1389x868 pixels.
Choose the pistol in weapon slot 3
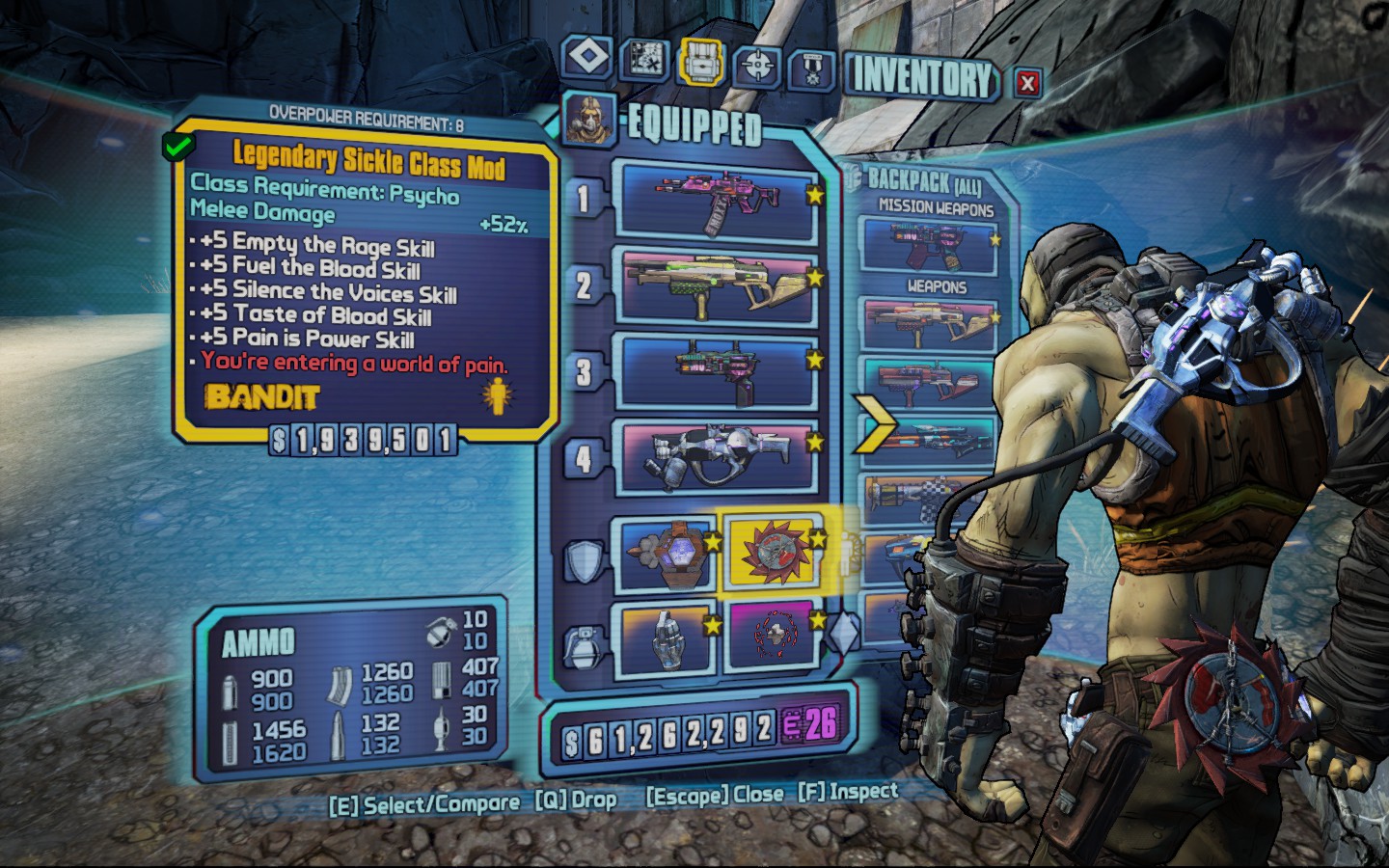click(719, 370)
